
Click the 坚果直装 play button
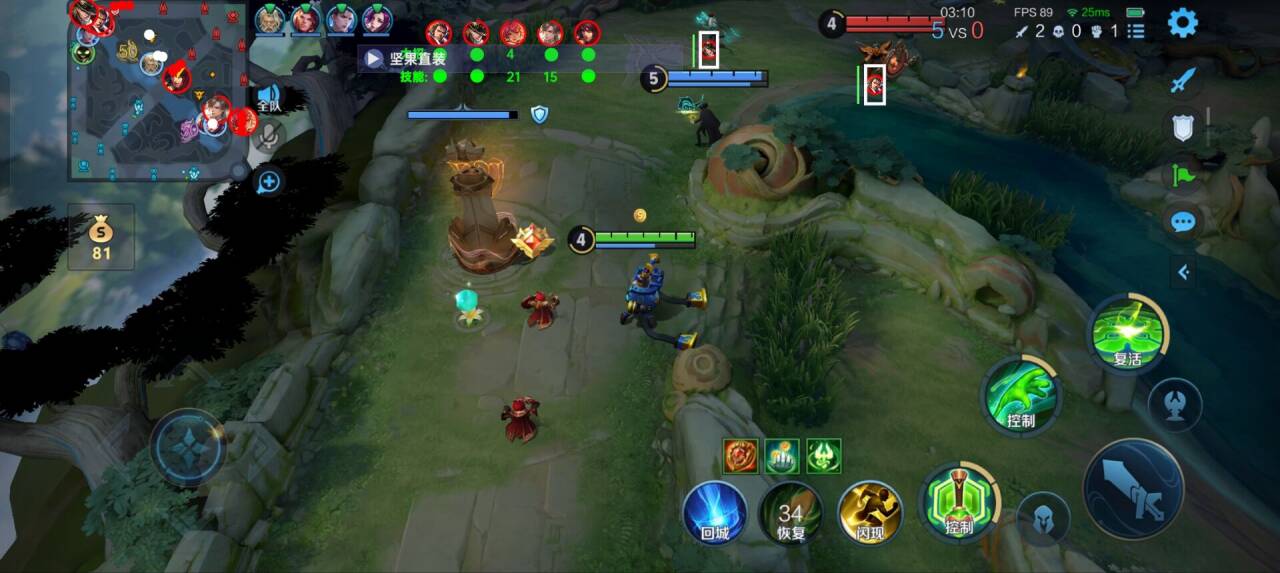click(x=373, y=58)
